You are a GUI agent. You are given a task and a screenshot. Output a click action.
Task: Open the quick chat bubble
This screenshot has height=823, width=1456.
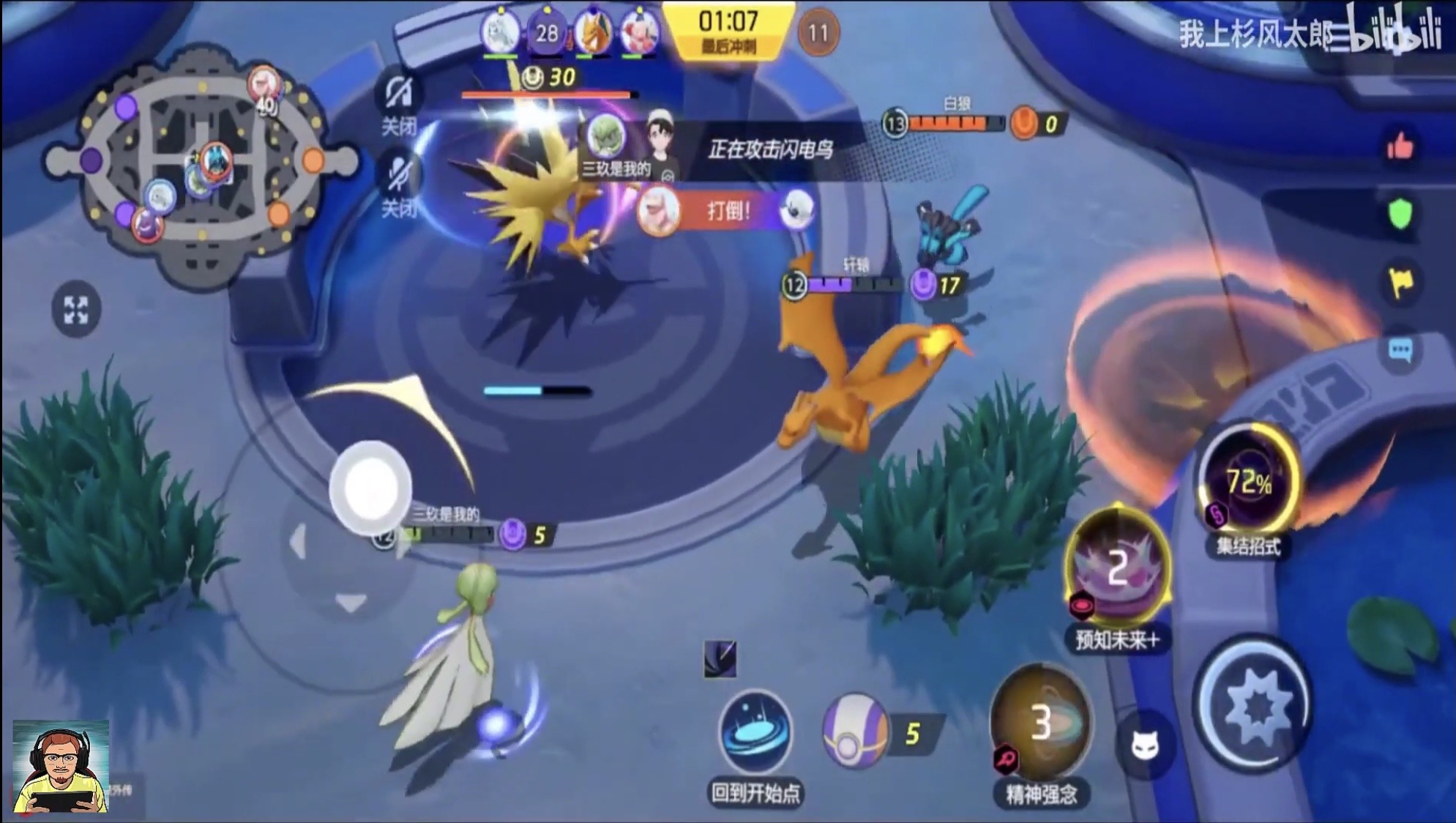(x=1400, y=350)
